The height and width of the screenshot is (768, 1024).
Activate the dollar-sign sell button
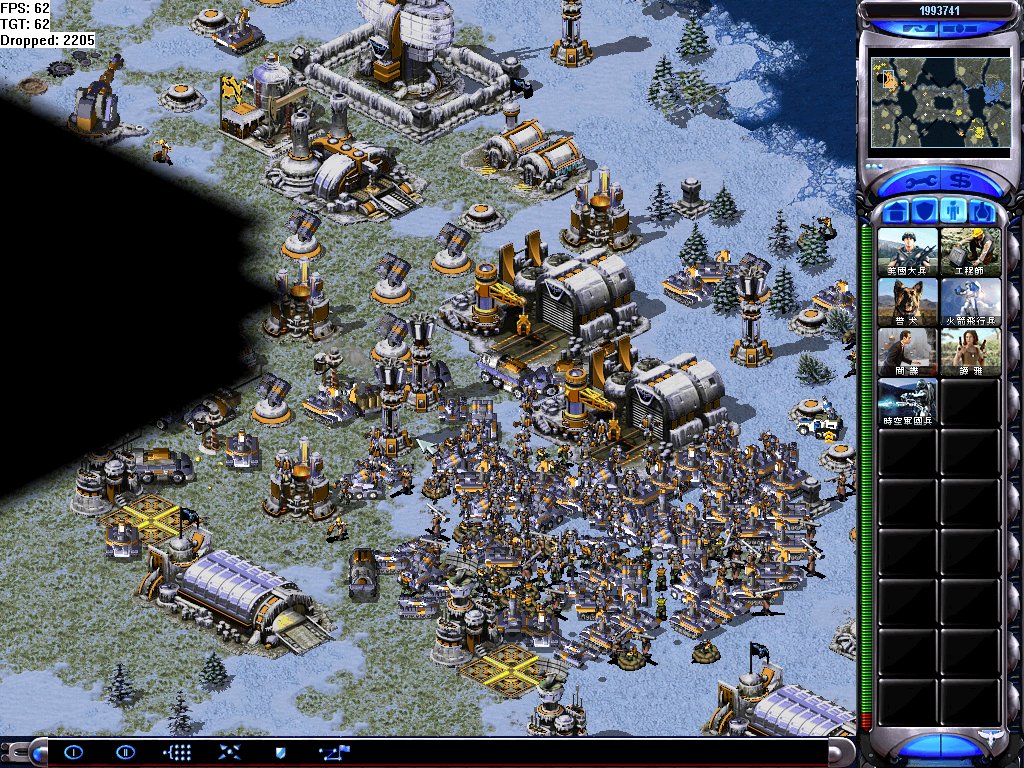click(963, 182)
